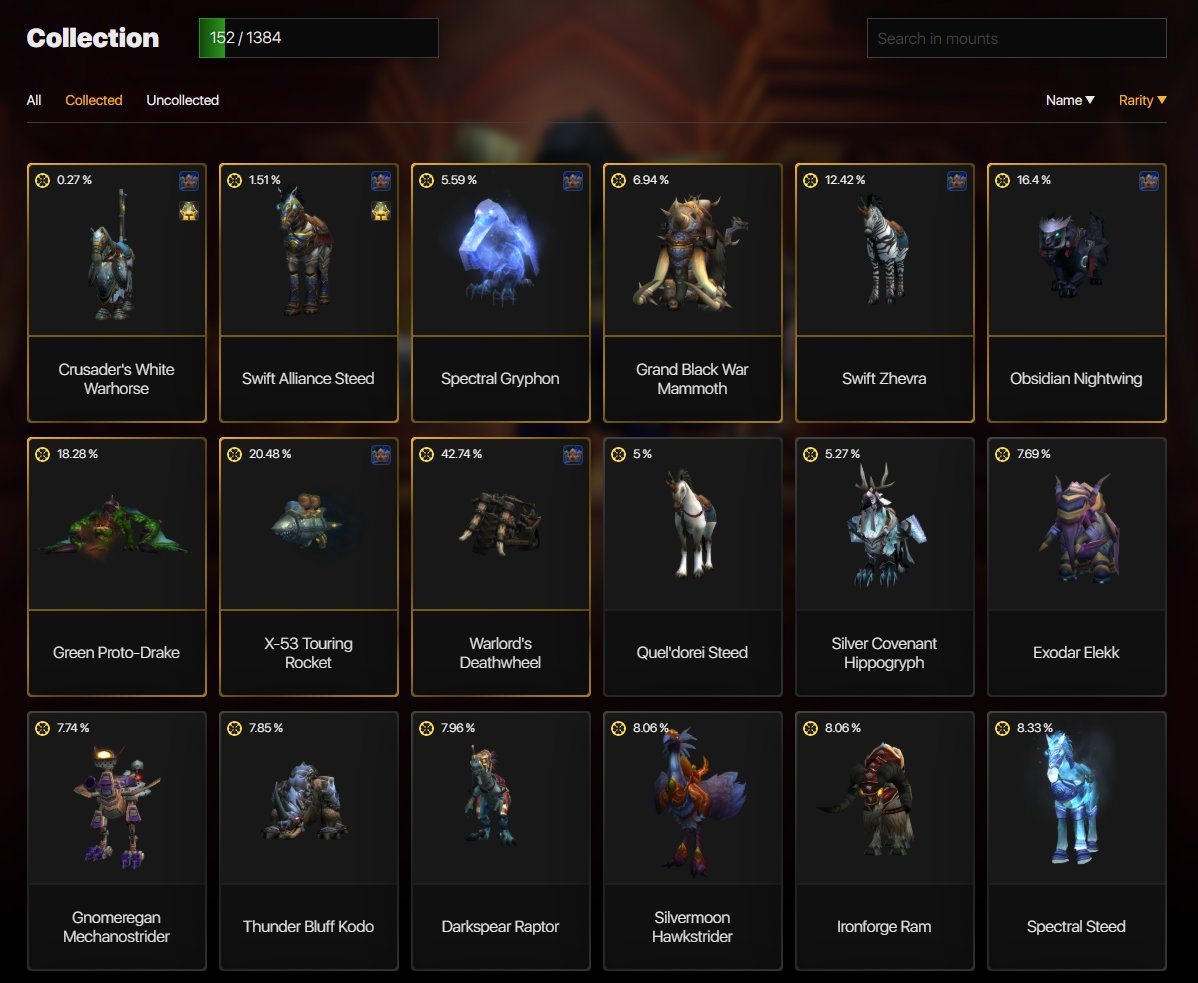The image size is (1198, 983).
Task: Choose the Quel'dorei Steed card
Action: click(692, 566)
